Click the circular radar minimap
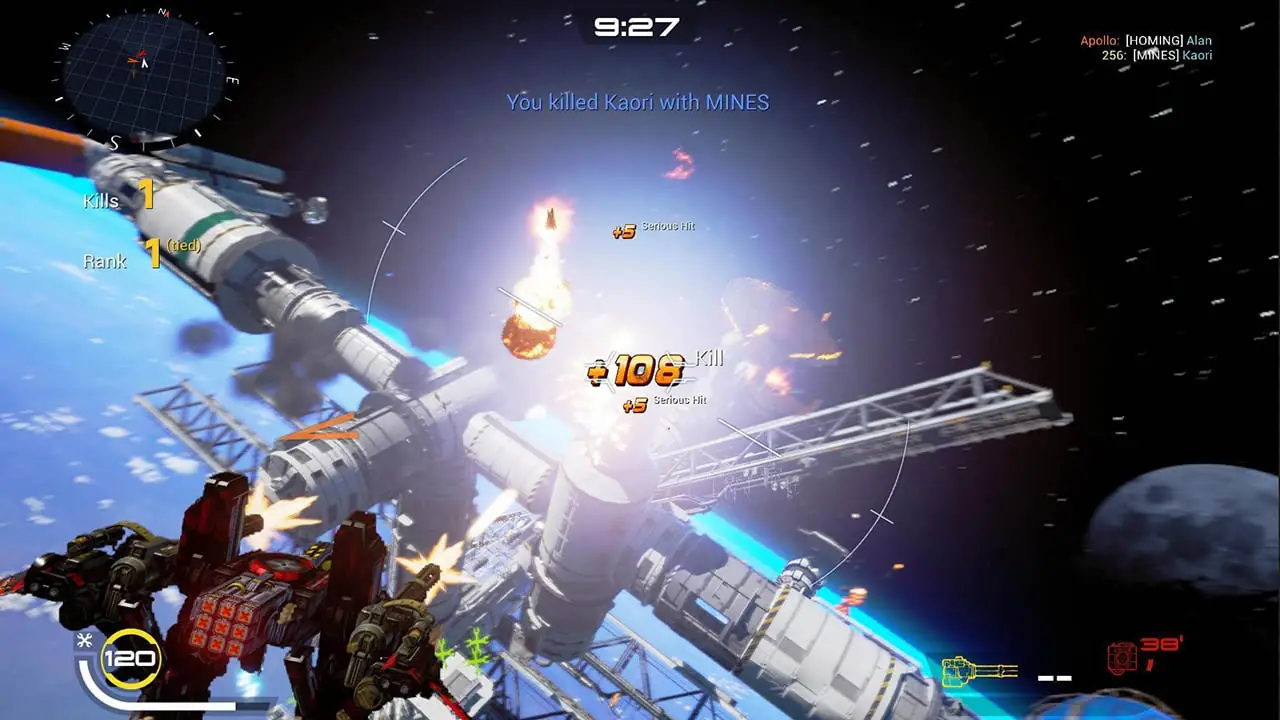Viewport: 1280px width, 720px height. pyautogui.click(x=143, y=68)
